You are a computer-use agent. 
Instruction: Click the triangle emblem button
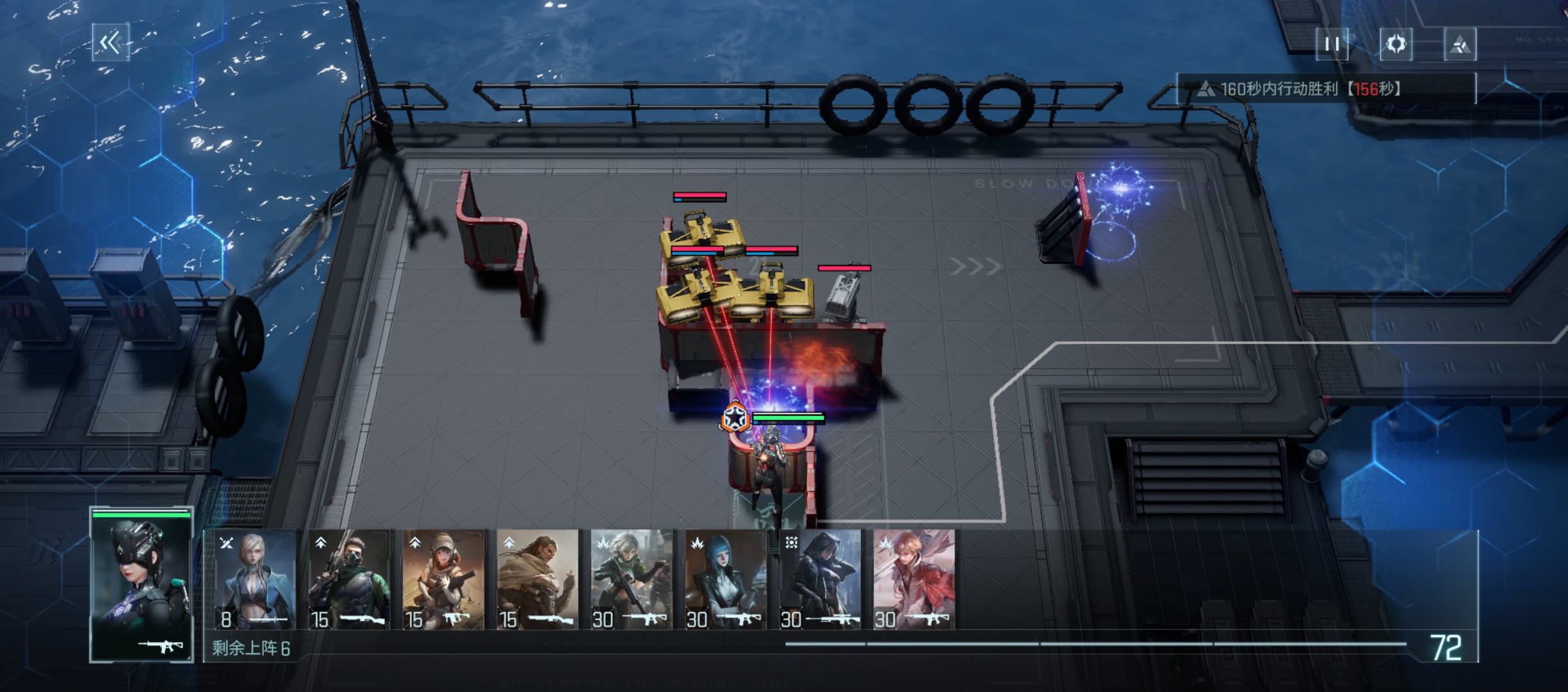(x=1460, y=44)
